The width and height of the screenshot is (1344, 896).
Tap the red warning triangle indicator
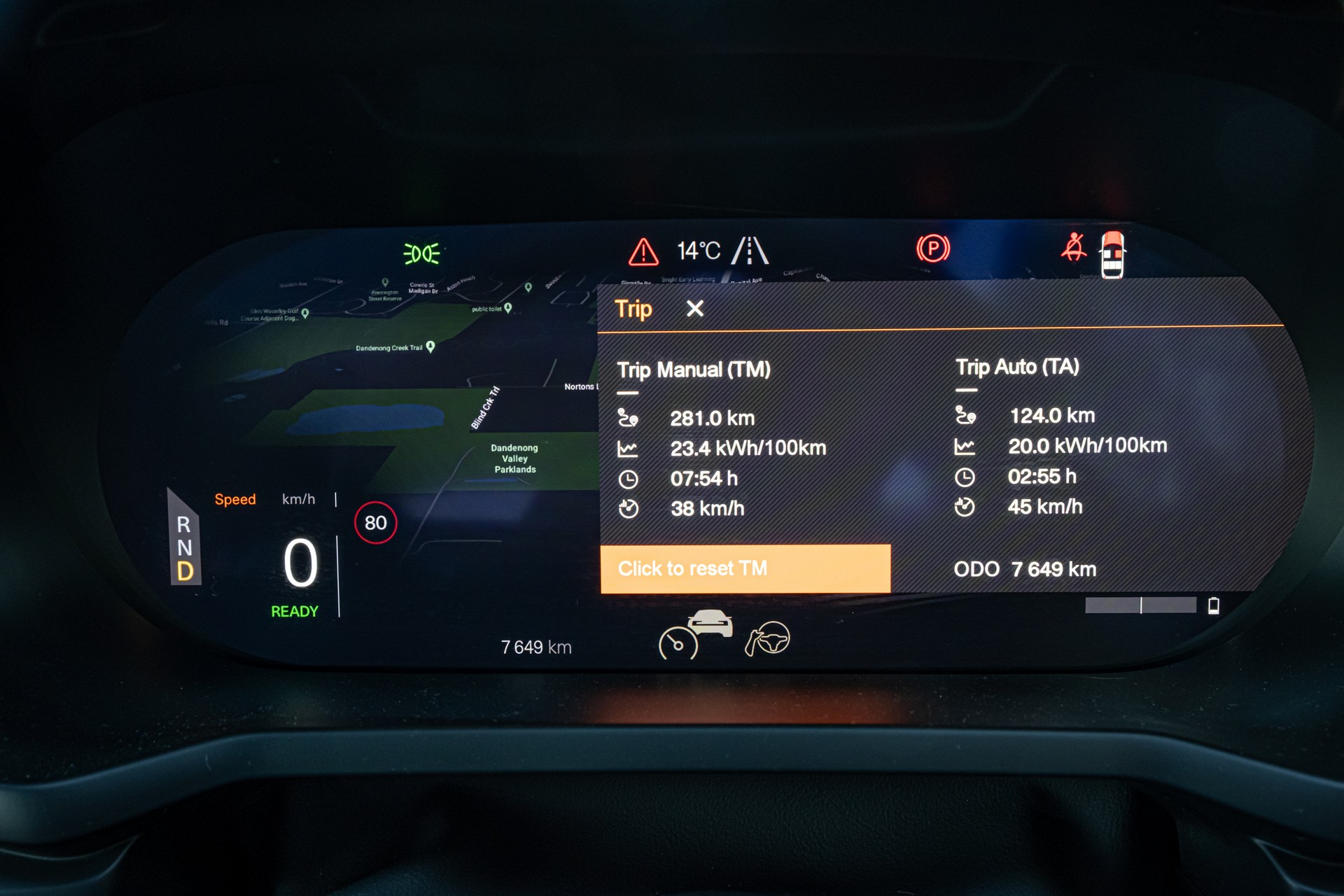[643, 252]
